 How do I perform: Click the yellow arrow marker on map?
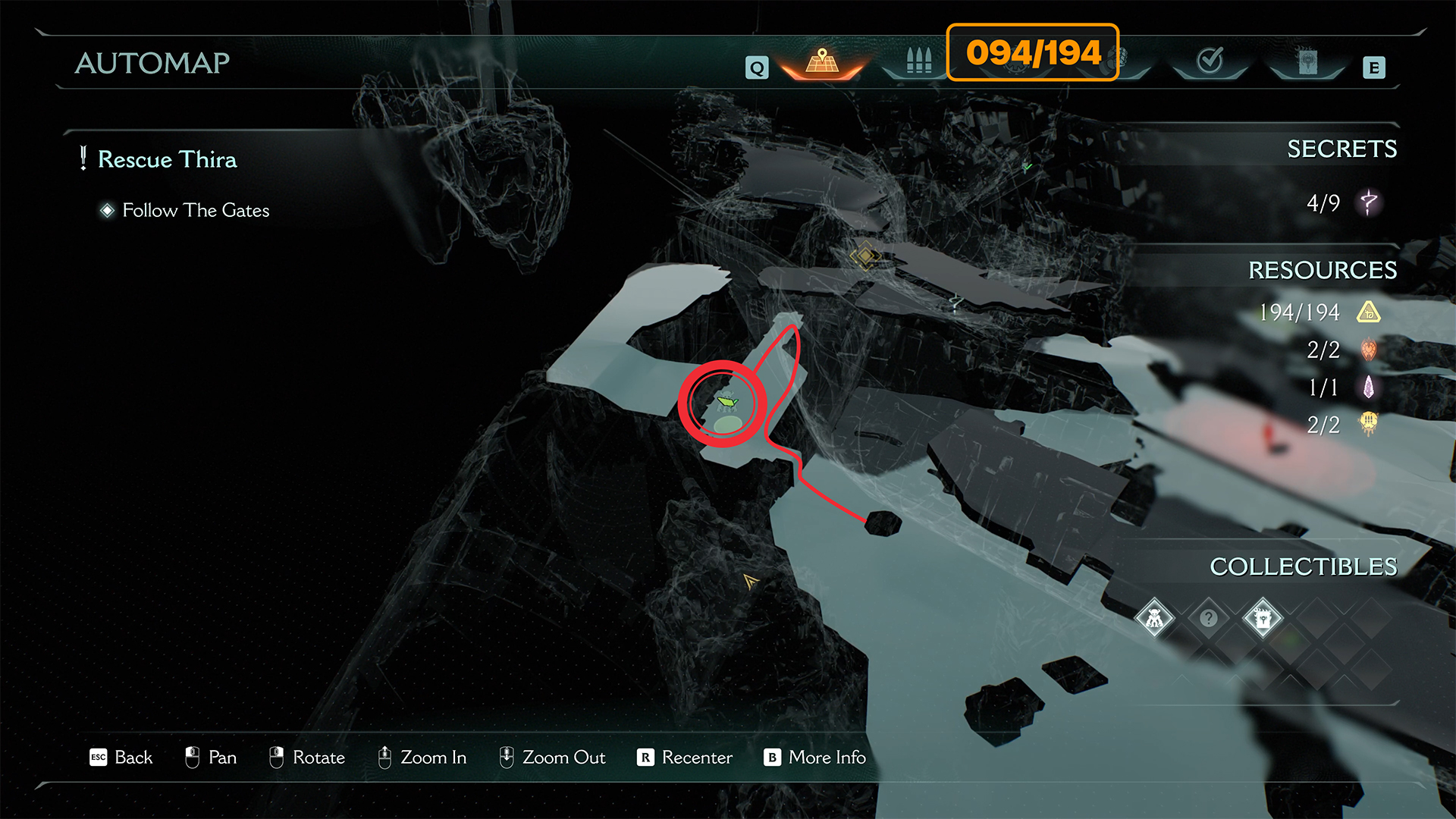751,582
